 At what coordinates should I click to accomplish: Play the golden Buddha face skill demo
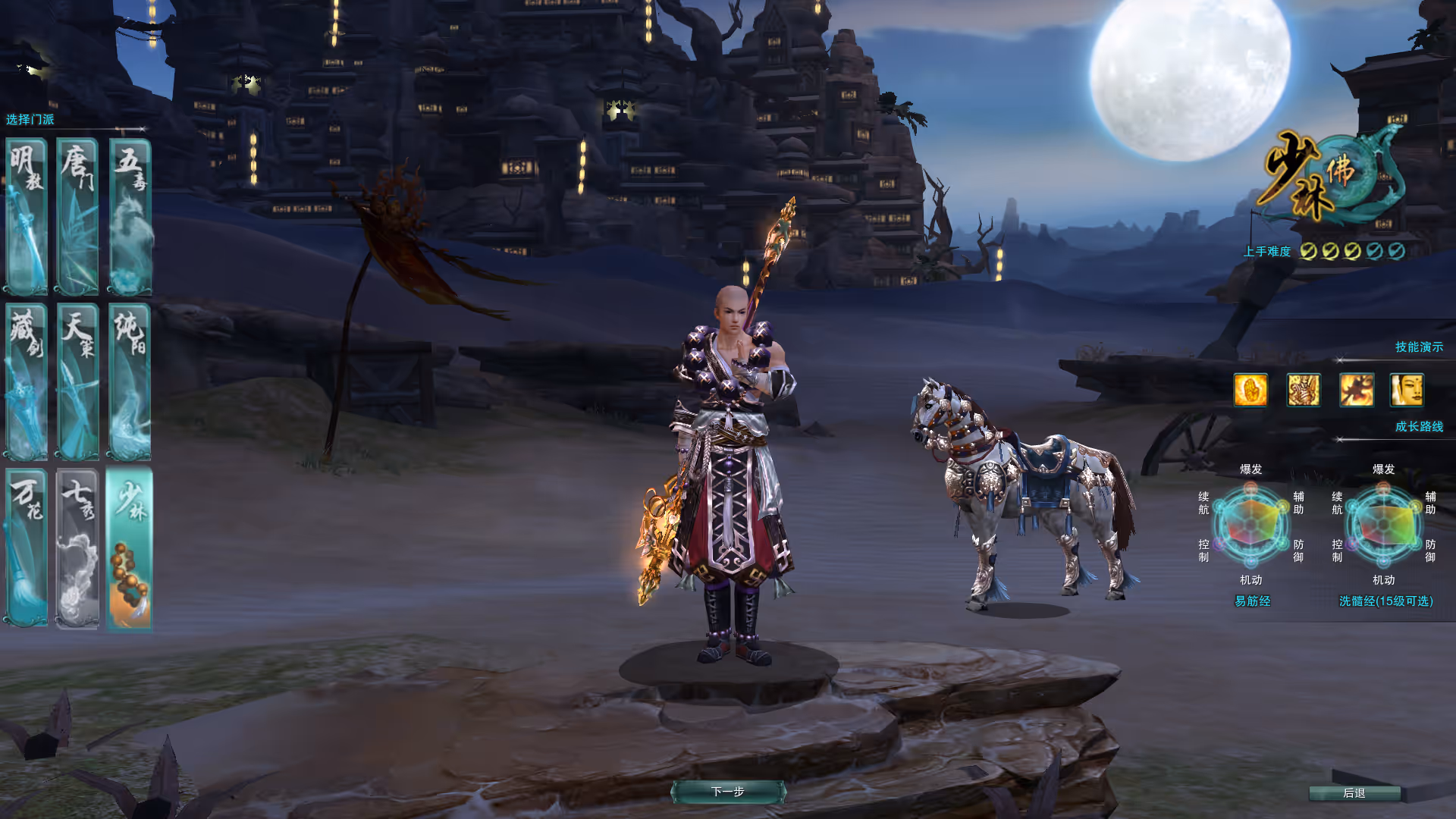click(x=1407, y=391)
